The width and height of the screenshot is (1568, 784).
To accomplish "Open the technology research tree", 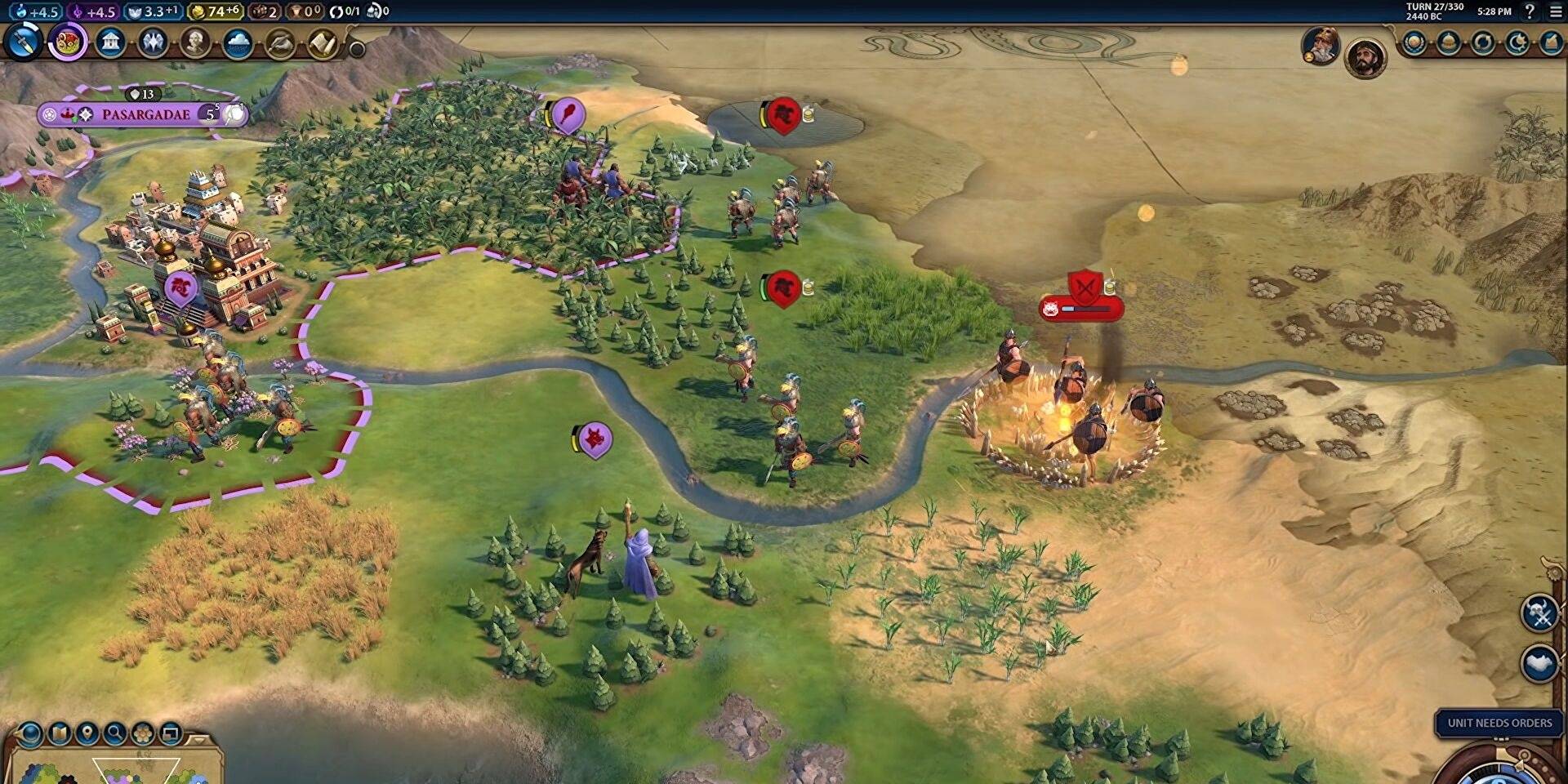I will coord(23,41).
